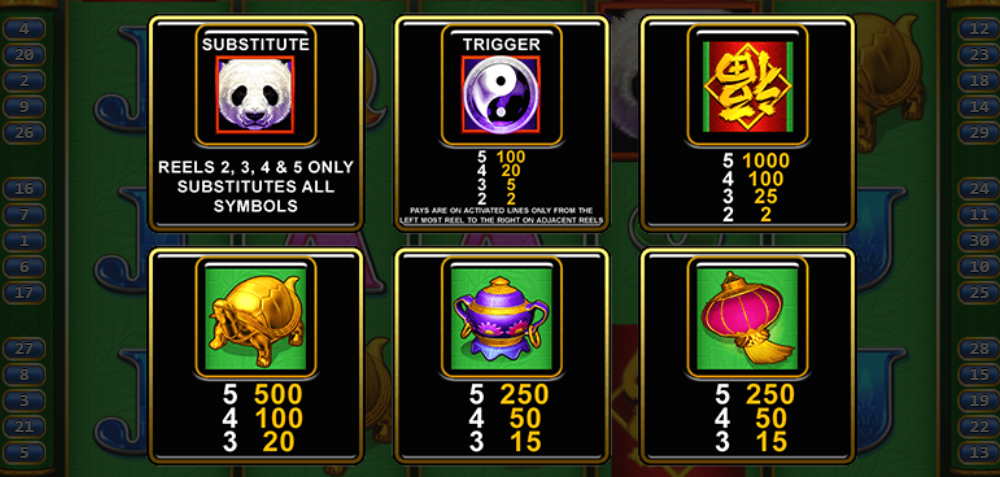Click the payline 16 marker
This screenshot has width=1000, height=477.
pos(24,189)
